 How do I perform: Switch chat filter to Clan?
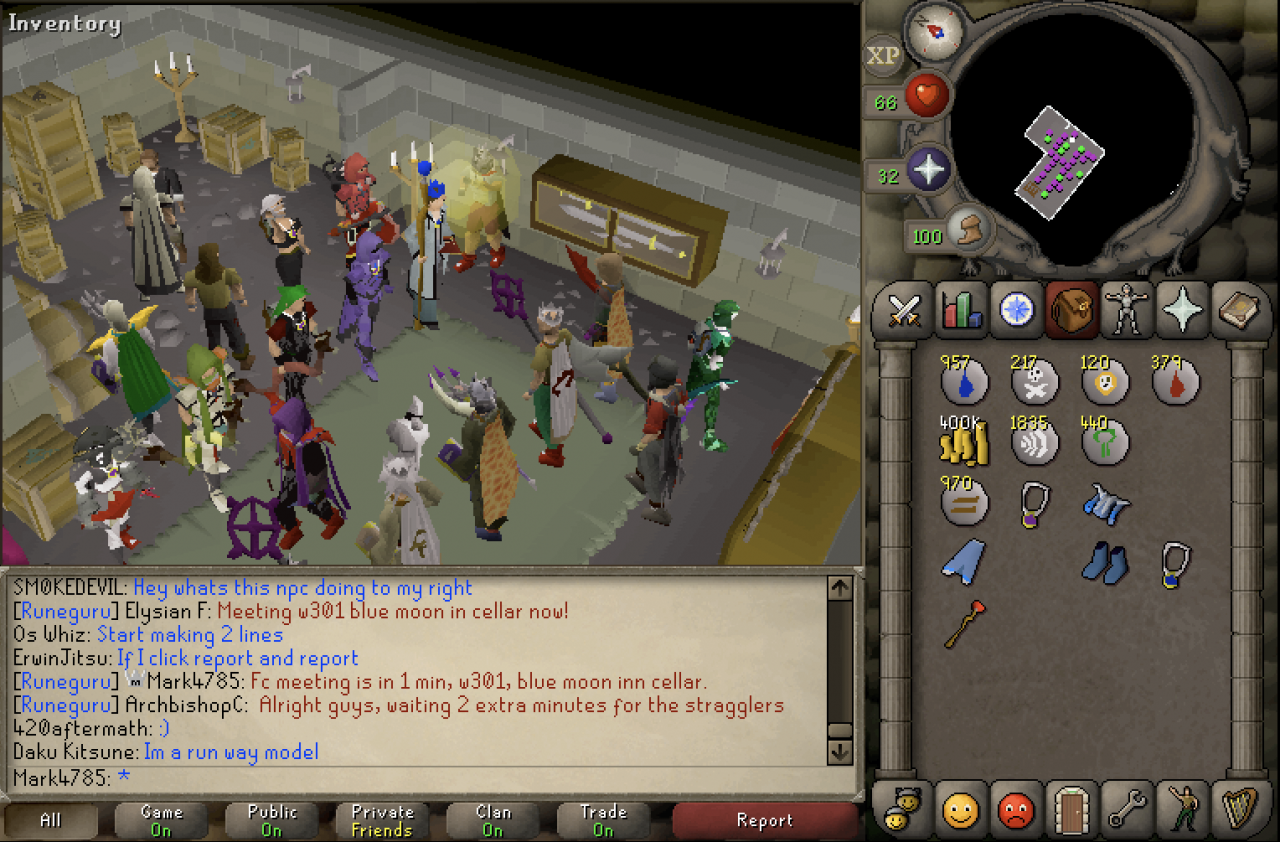tap(493, 821)
